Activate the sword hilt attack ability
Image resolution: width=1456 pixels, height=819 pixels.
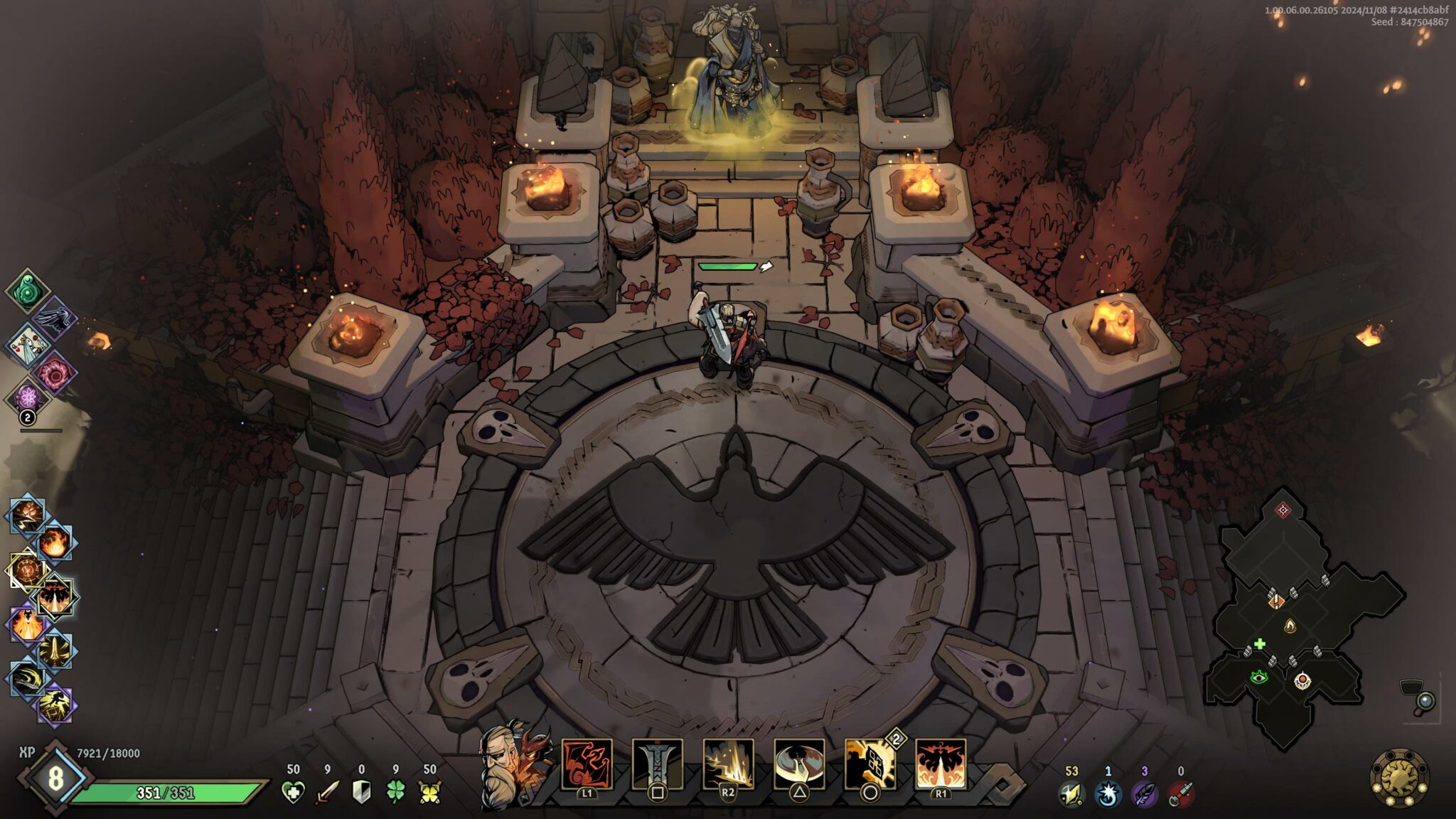click(657, 764)
